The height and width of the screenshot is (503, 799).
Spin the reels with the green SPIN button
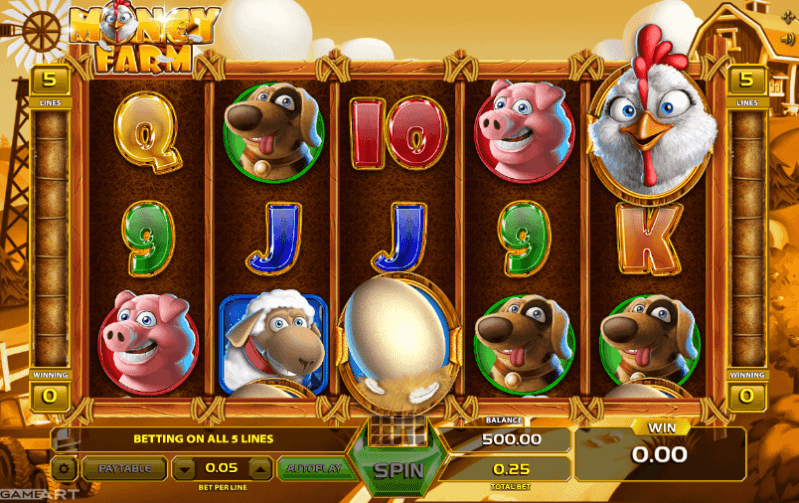[398, 469]
